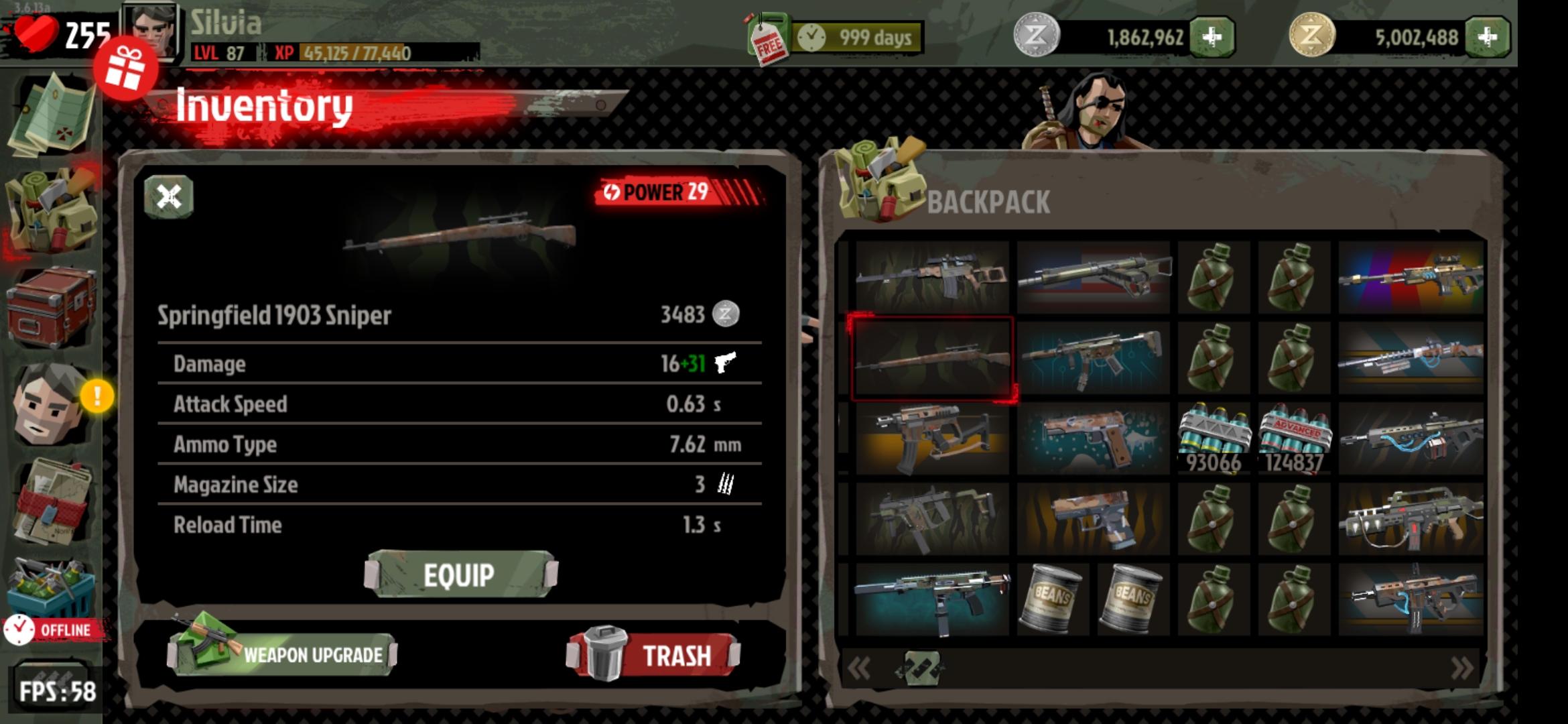This screenshot has width=1568, height=724.
Task: Go to previous backpack page
Action: tap(859, 668)
